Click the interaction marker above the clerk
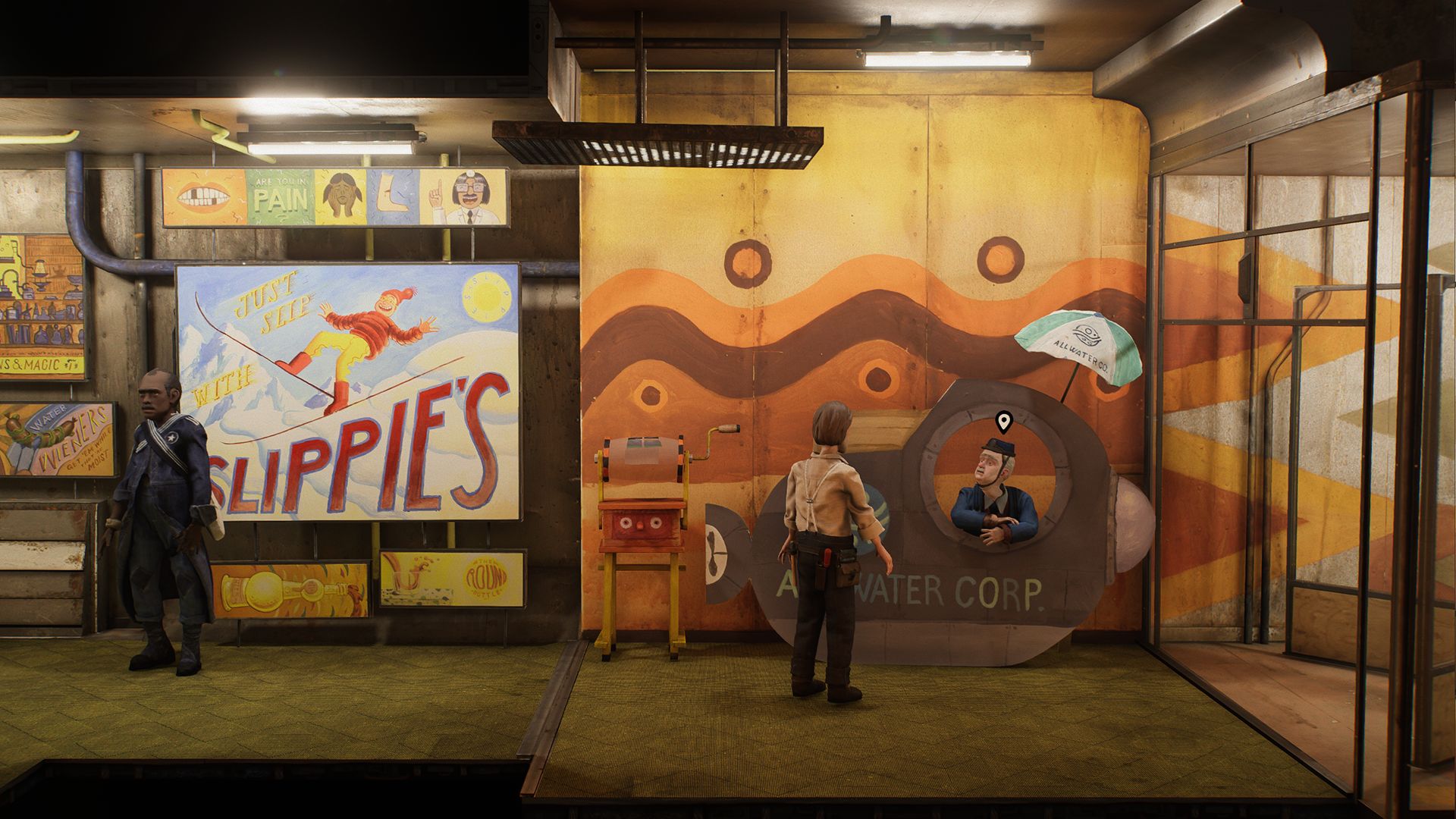 [x=1003, y=422]
